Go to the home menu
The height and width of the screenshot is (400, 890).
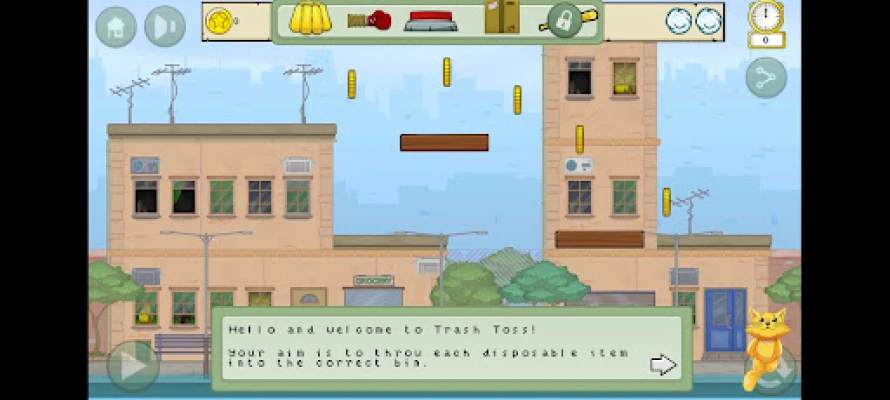116,27
